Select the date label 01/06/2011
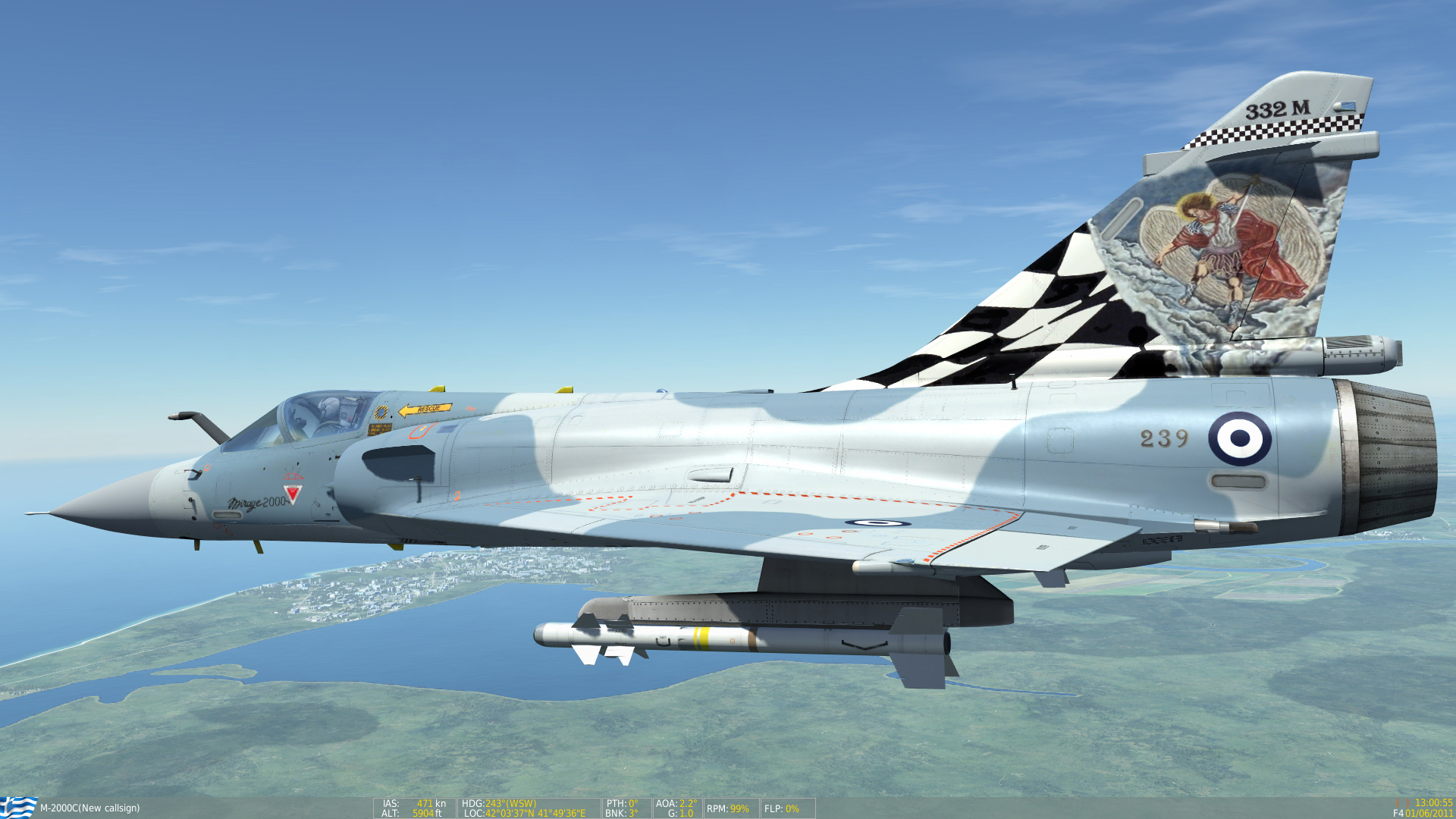This screenshot has height=819, width=1456. [1429, 812]
